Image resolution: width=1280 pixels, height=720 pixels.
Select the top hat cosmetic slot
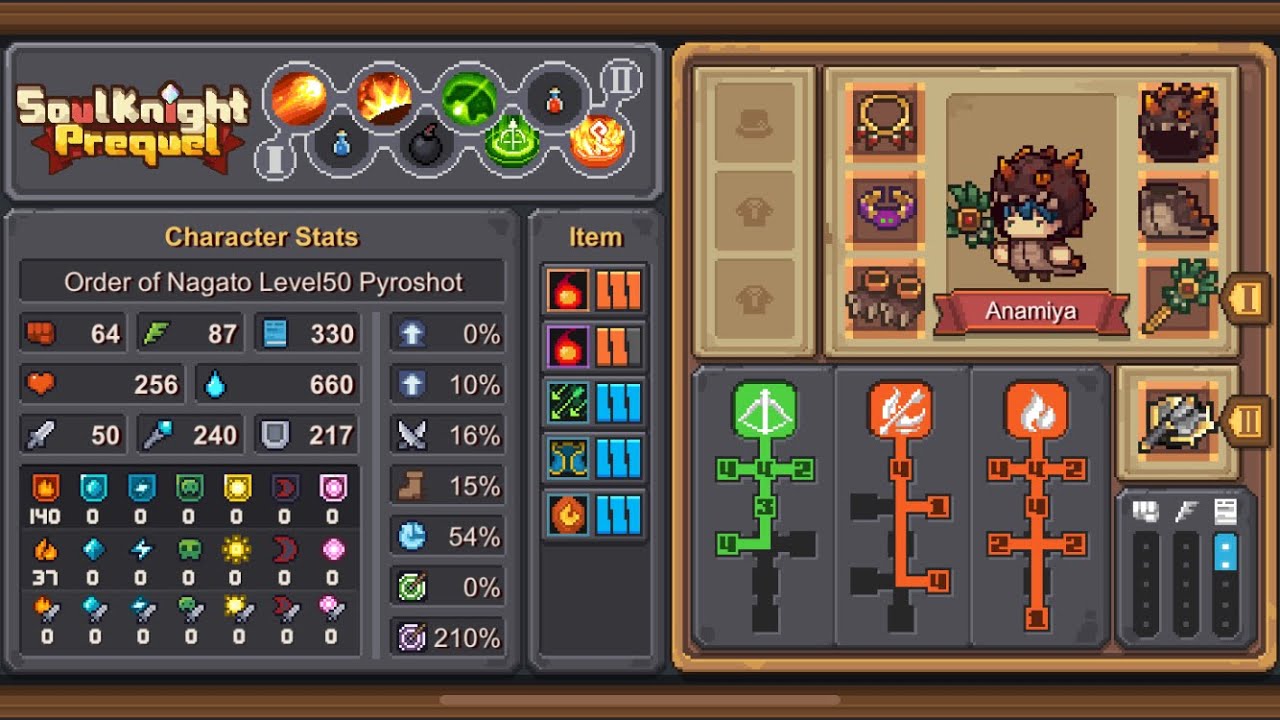(x=754, y=123)
